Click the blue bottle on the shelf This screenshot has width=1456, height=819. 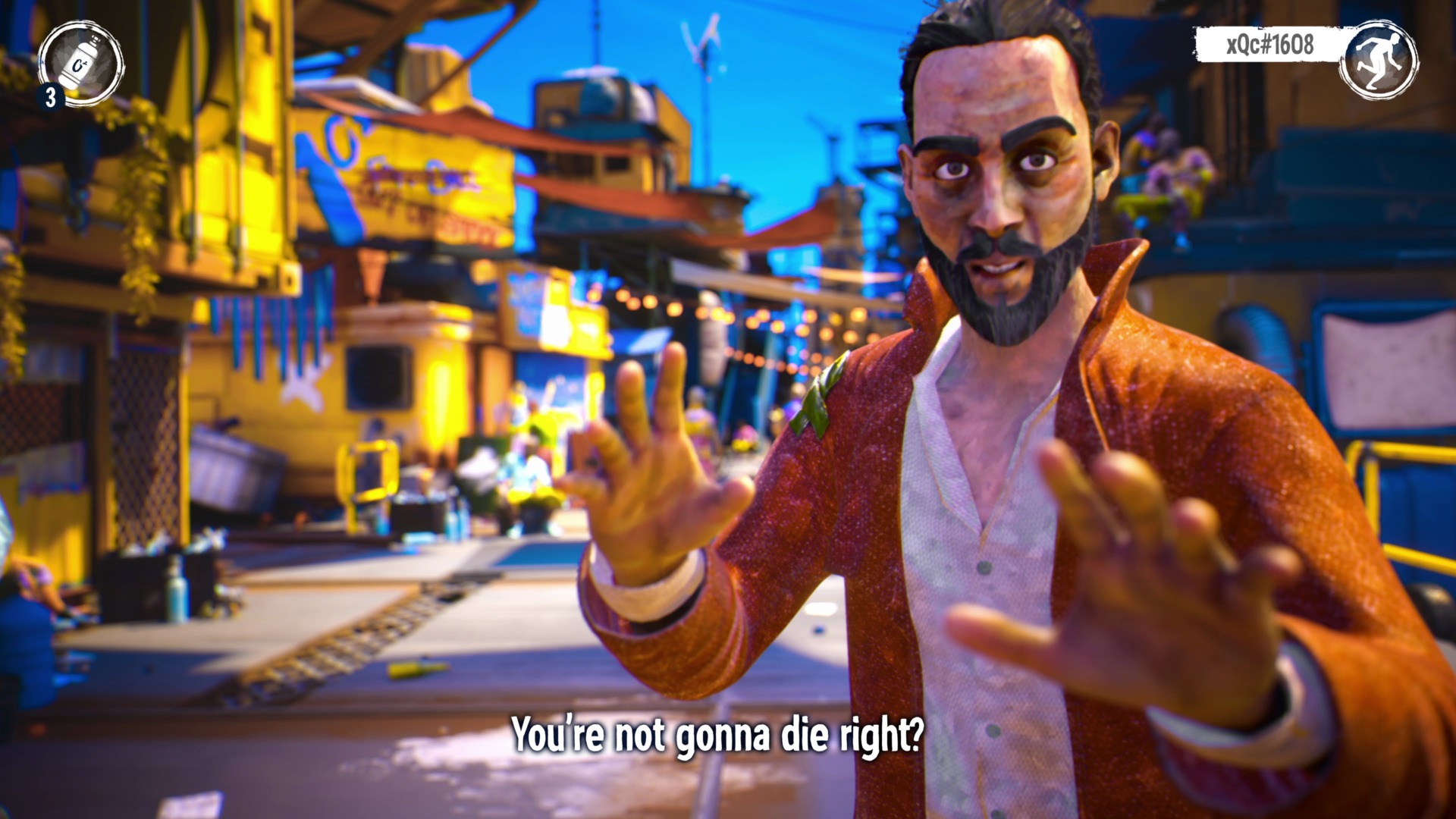tap(176, 588)
